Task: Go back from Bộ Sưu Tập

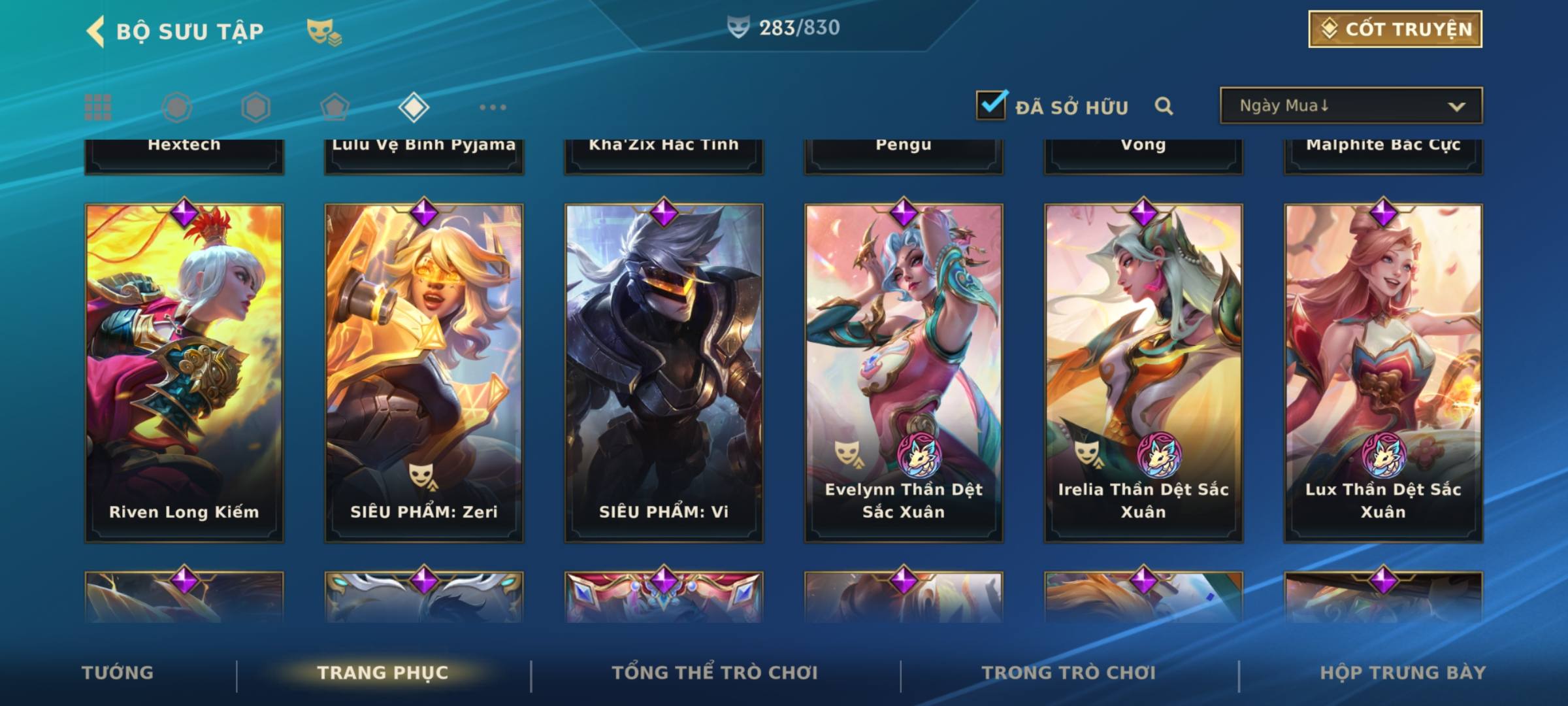Action: click(x=95, y=31)
